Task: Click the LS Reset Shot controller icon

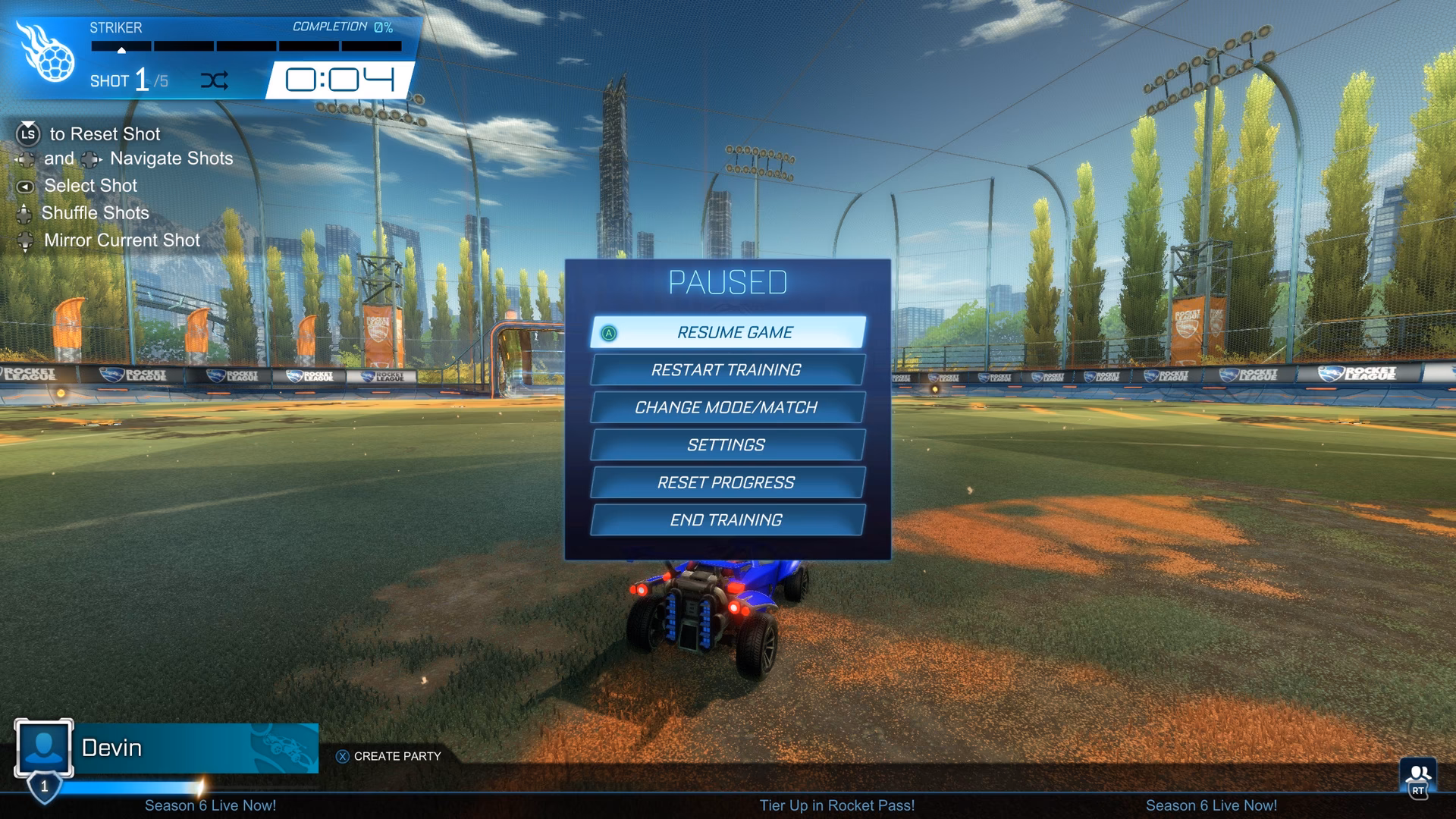Action: (x=27, y=134)
